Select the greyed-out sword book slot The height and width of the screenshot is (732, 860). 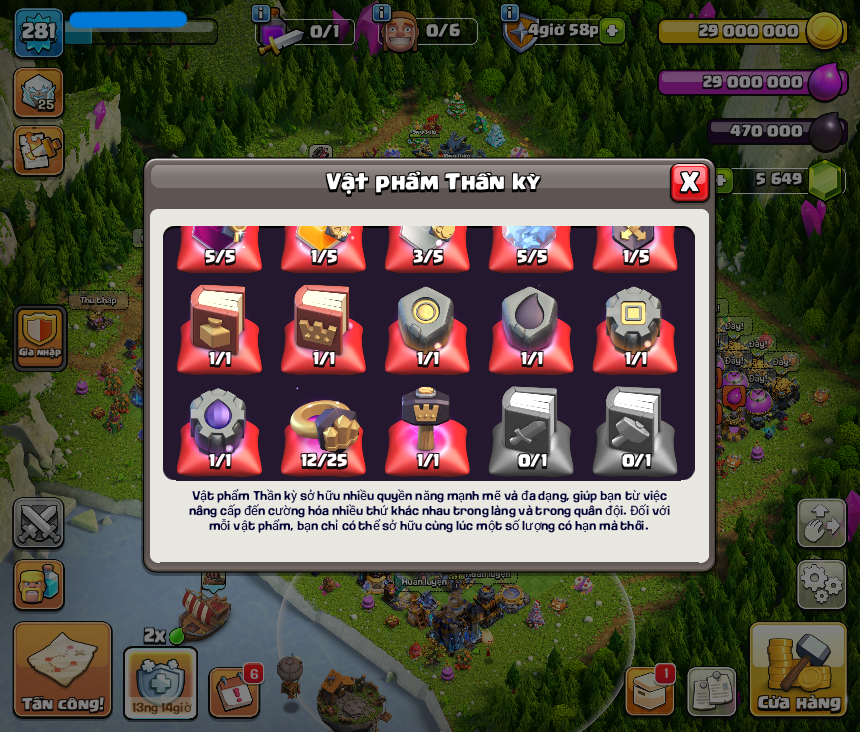tap(531, 427)
